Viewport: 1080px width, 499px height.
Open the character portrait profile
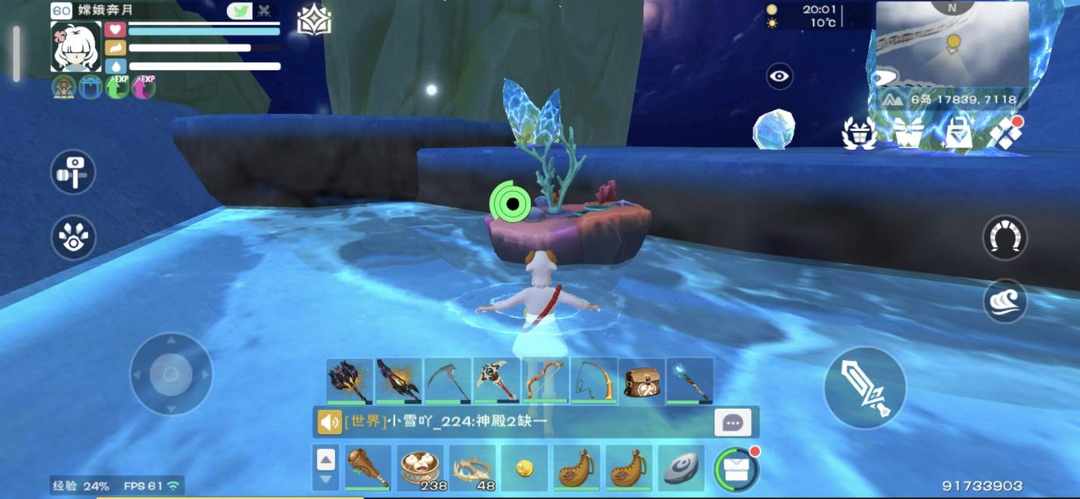(x=75, y=46)
